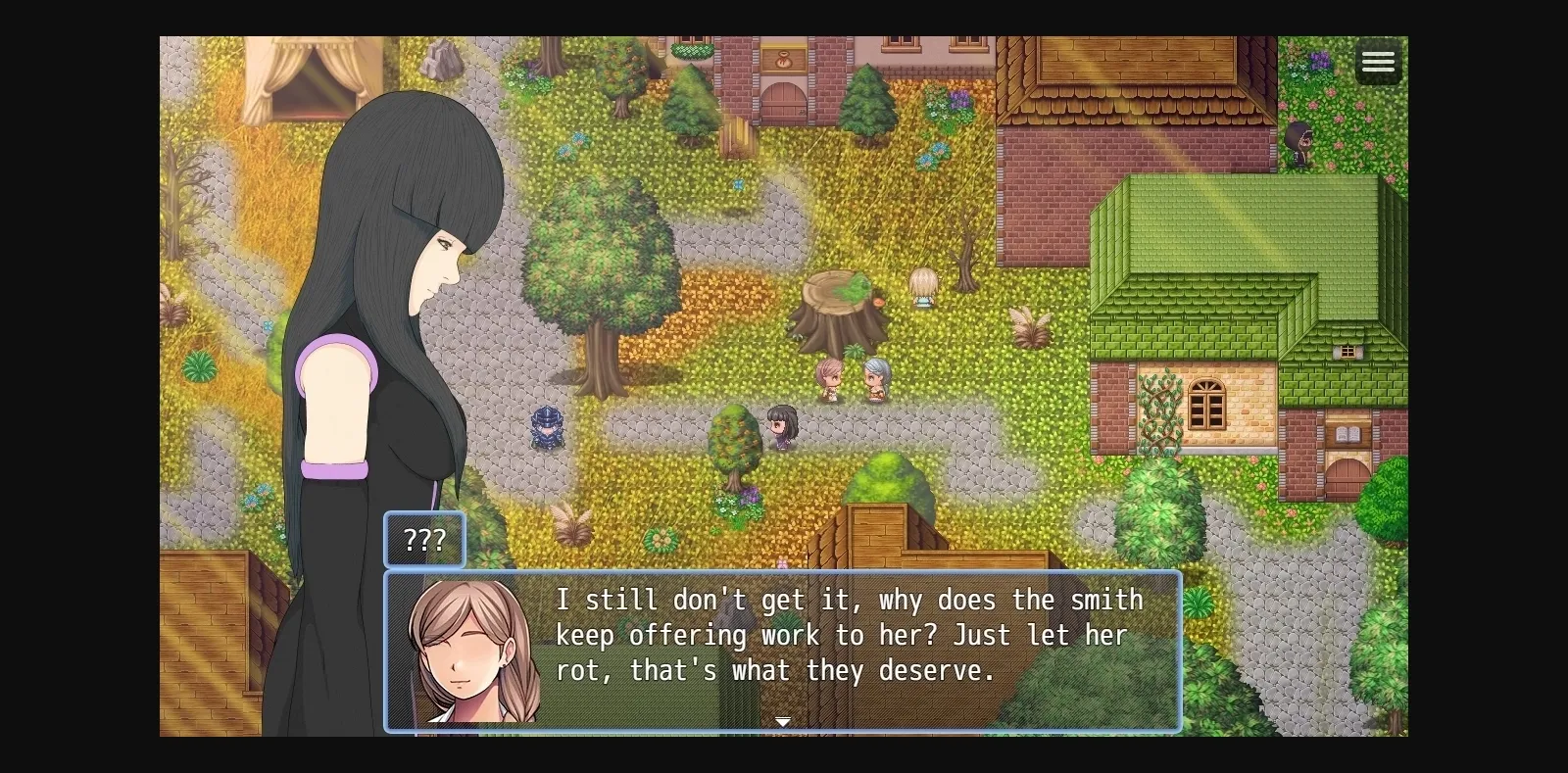The width and height of the screenshot is (1568, 773).
Task: Click the dialogue text box to continue
Action: click(843, 637)
